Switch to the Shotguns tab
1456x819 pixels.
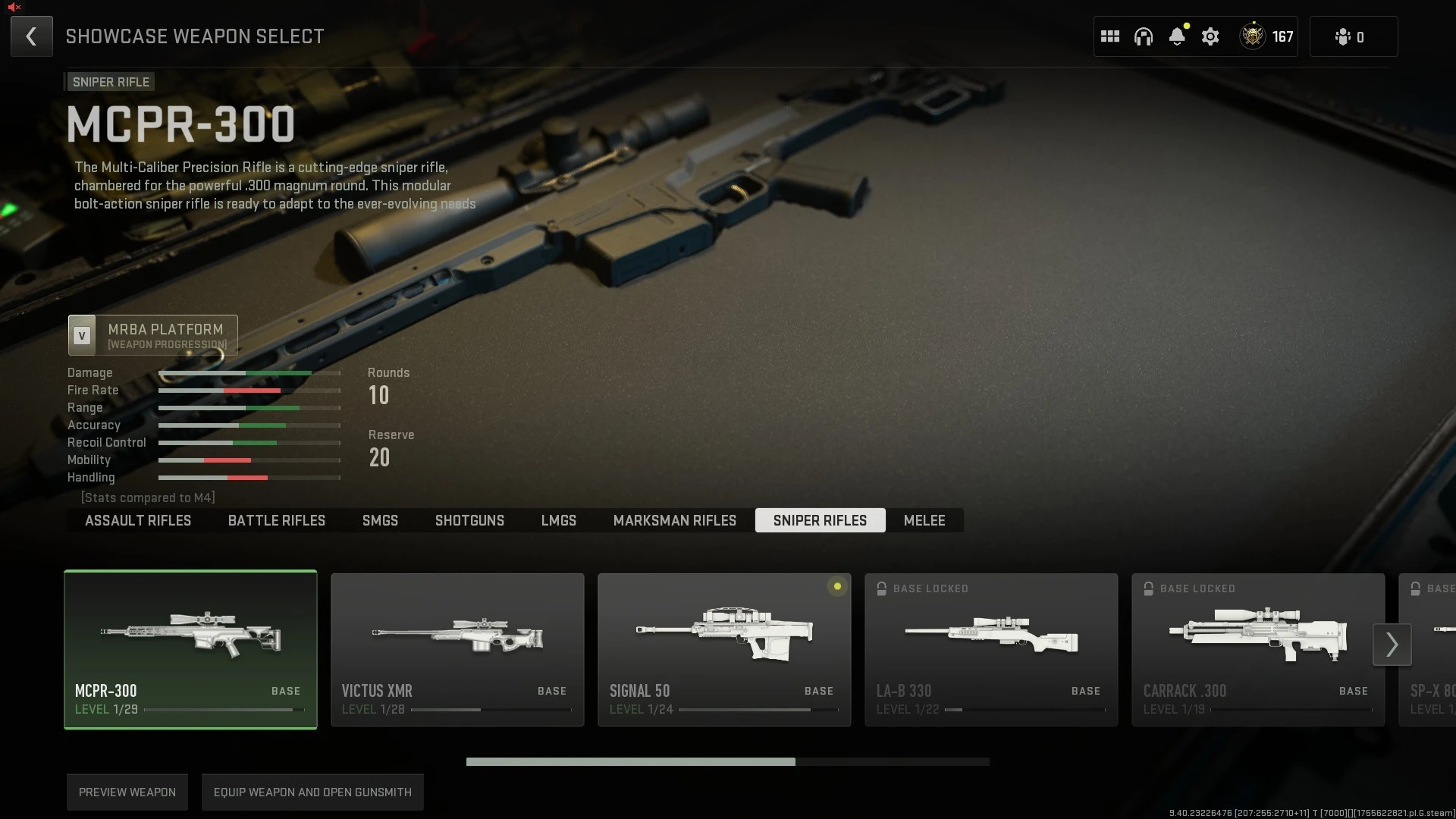click(469, 520)
